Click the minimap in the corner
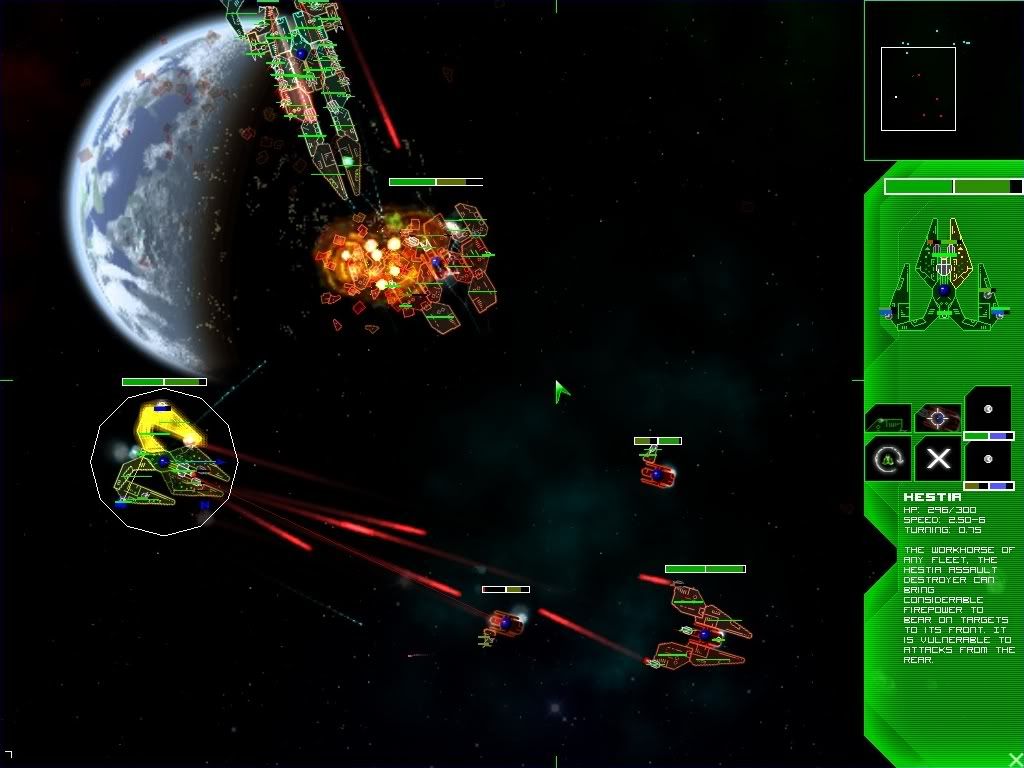The image size is (1024, 768). point(943,80)
